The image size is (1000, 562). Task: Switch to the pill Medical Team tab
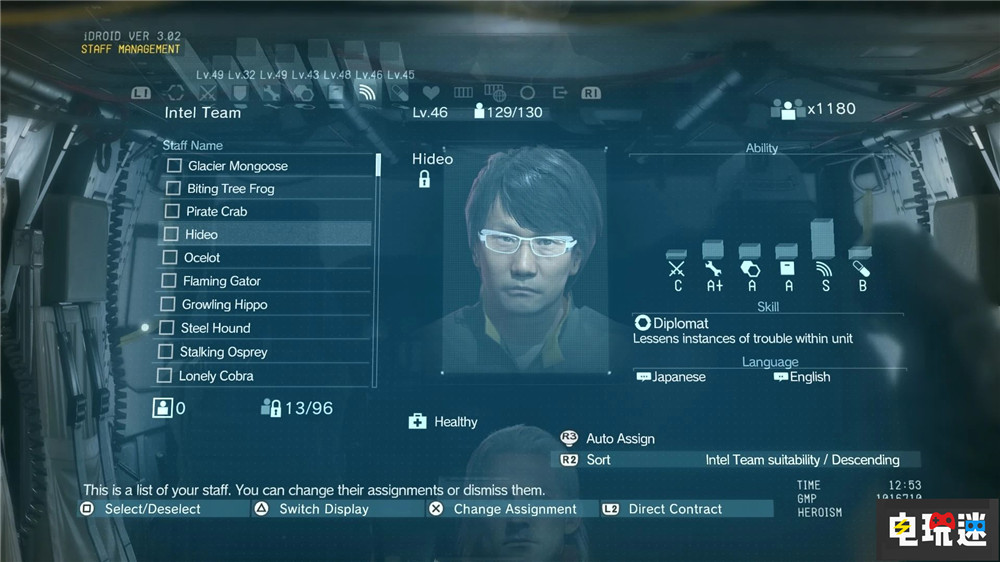pyautogui.click(x=400, y=93)
